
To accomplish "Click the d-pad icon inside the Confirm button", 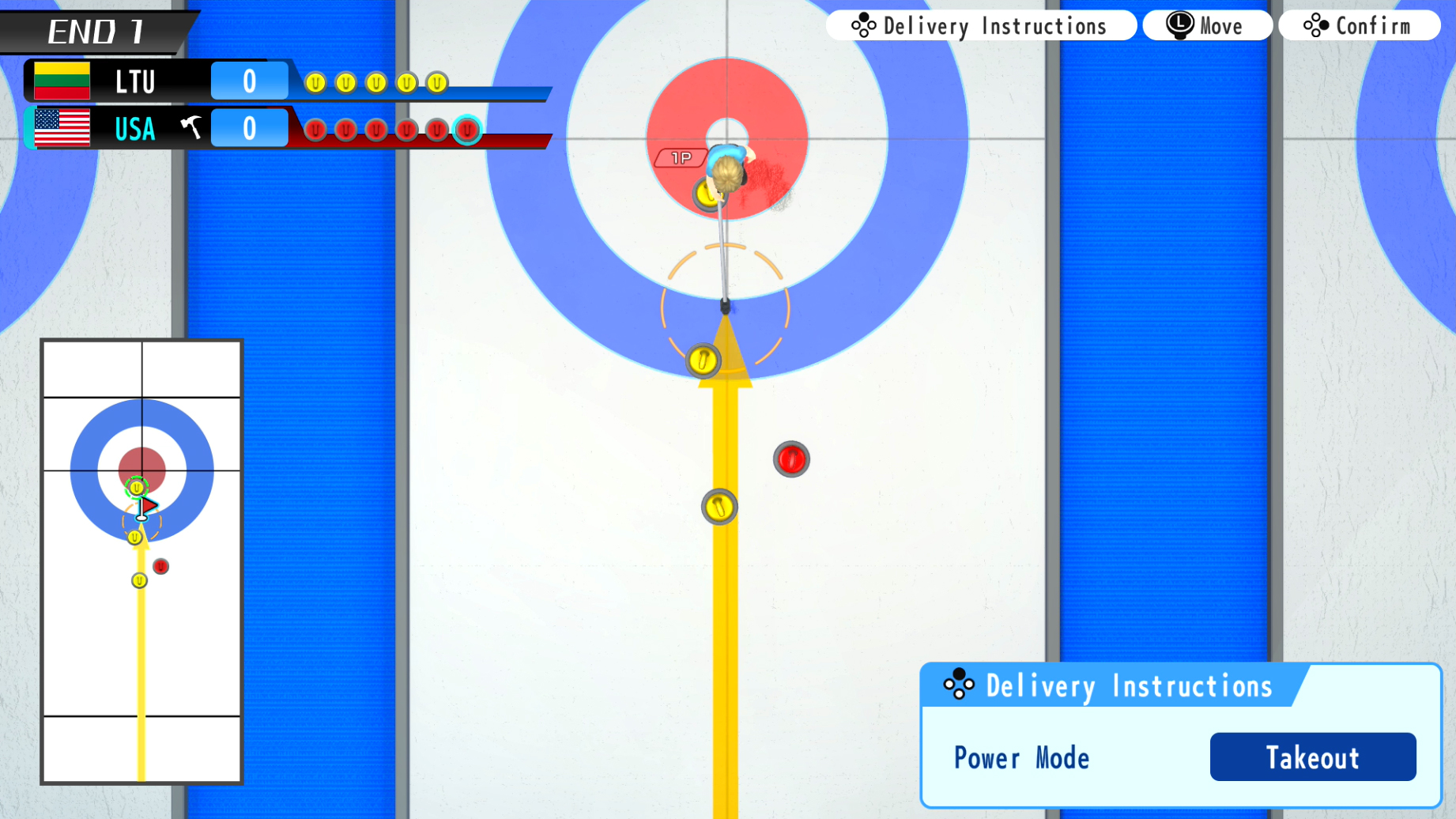I will click(x=1315, y=25).
